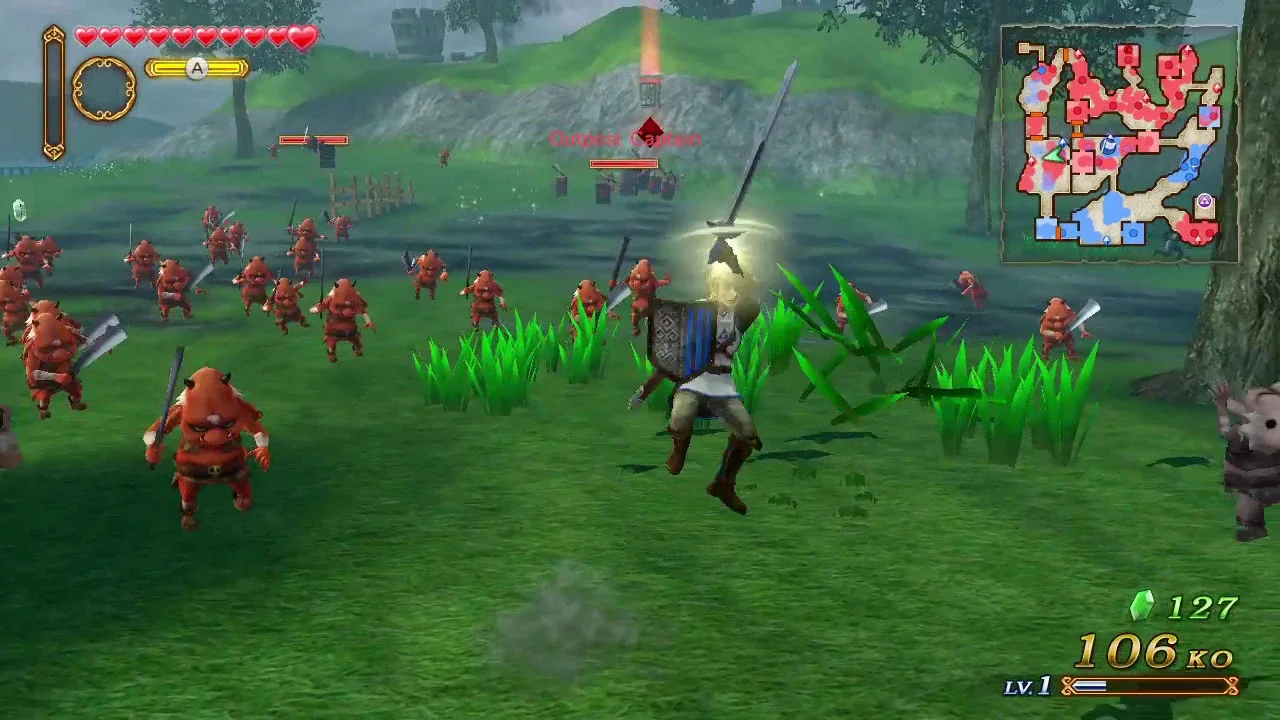Image resolution: width=1280 pixels, height=720 pixels.
Task: Click the green rupee icon
Action: click(1141, 605)
